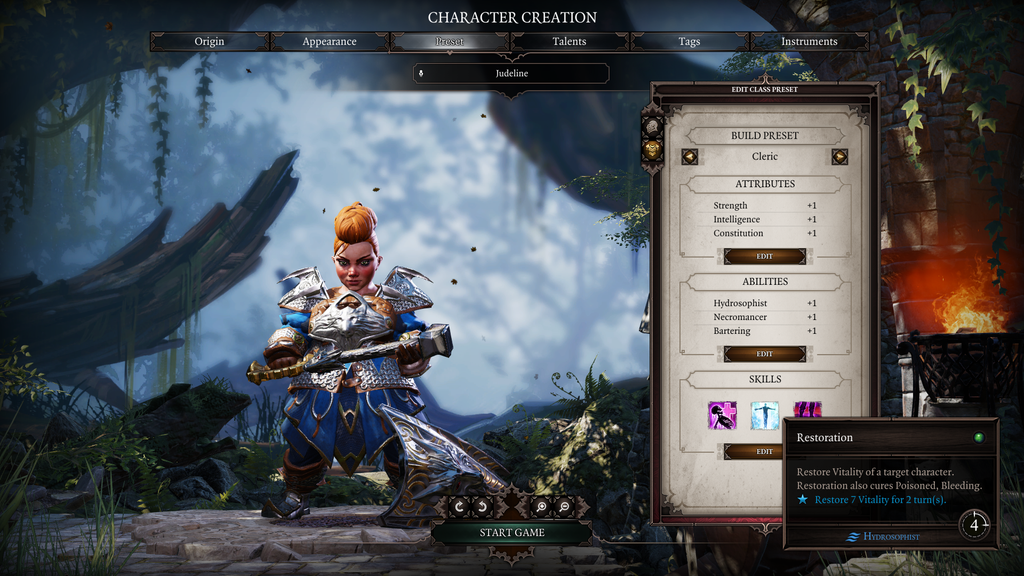Viewport: 1024px width, 576px height.
Task: Choose the next build preset arrow
Action: 839,157
